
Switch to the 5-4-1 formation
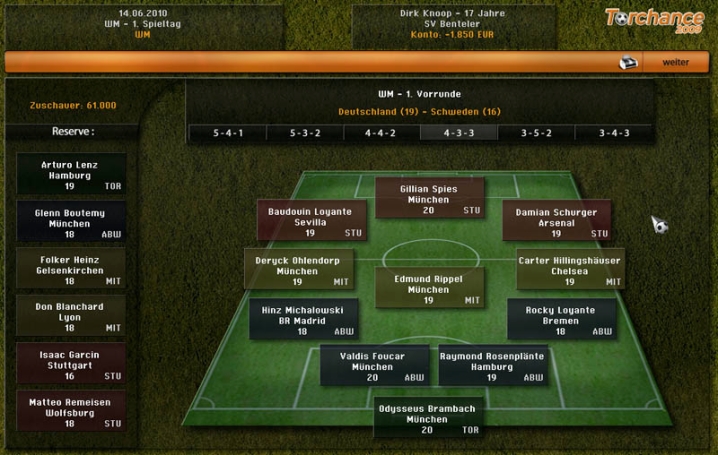pyautogui.click(x=227, y=133)
